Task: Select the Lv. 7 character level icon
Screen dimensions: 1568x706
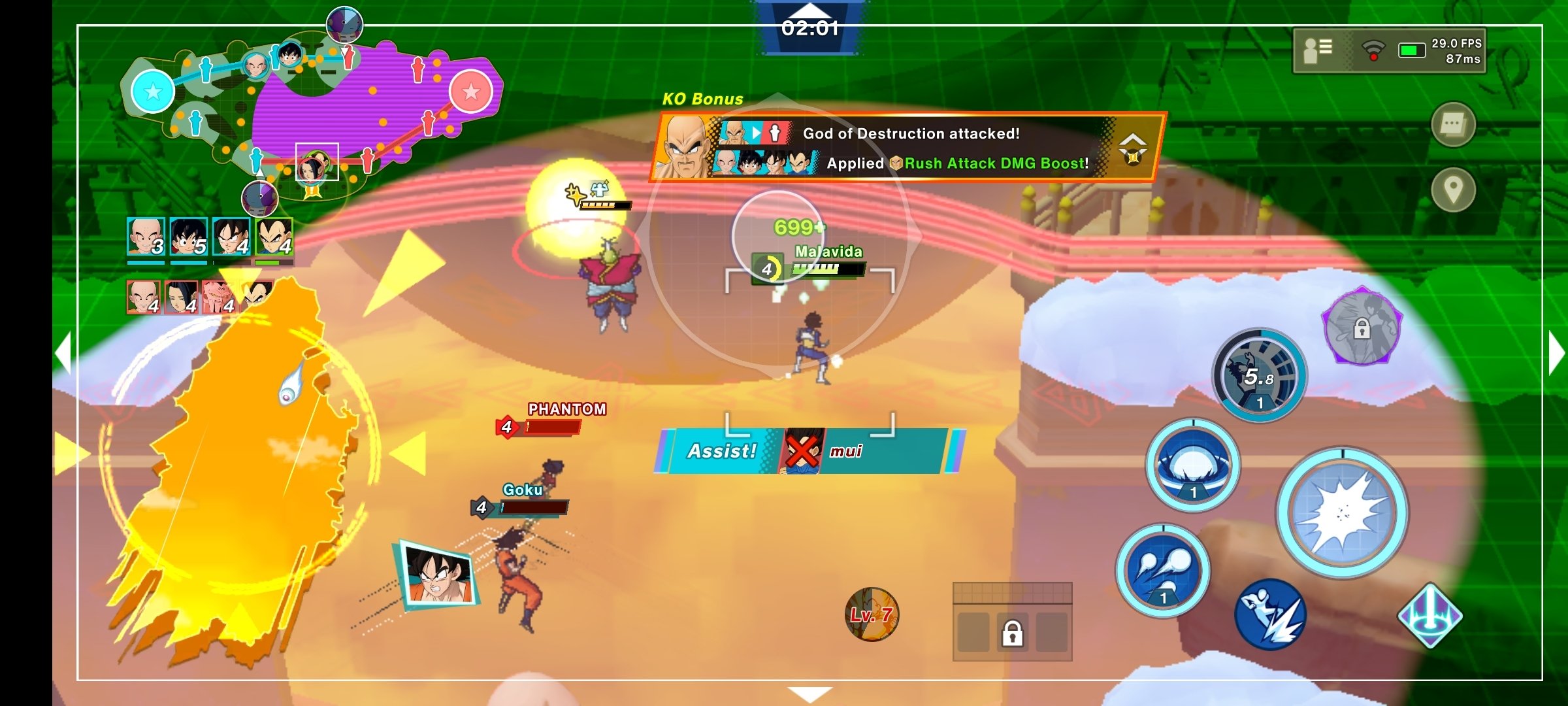Action: [872, 614]
